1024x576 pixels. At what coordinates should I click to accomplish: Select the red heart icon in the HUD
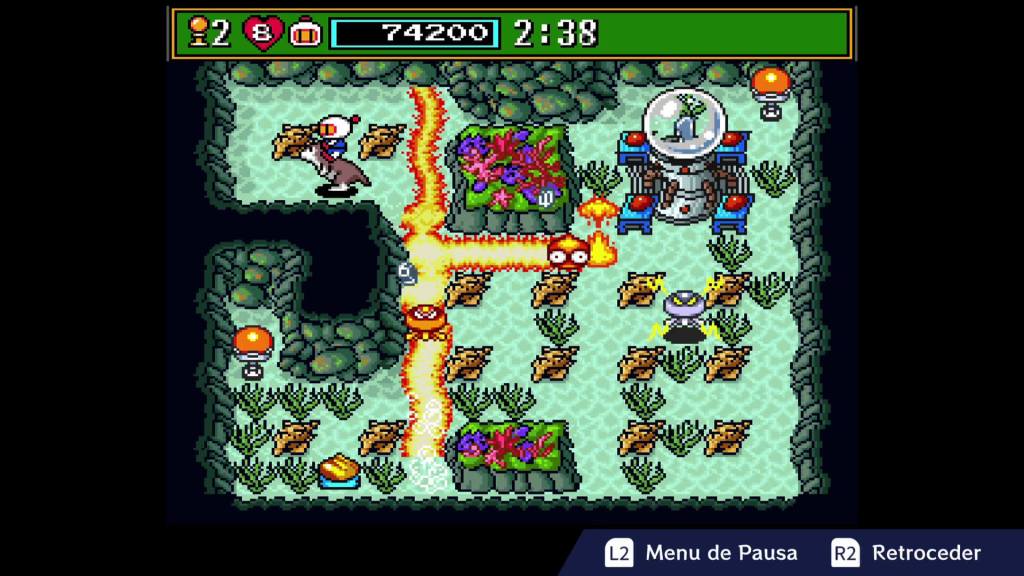tap(263, 34)
